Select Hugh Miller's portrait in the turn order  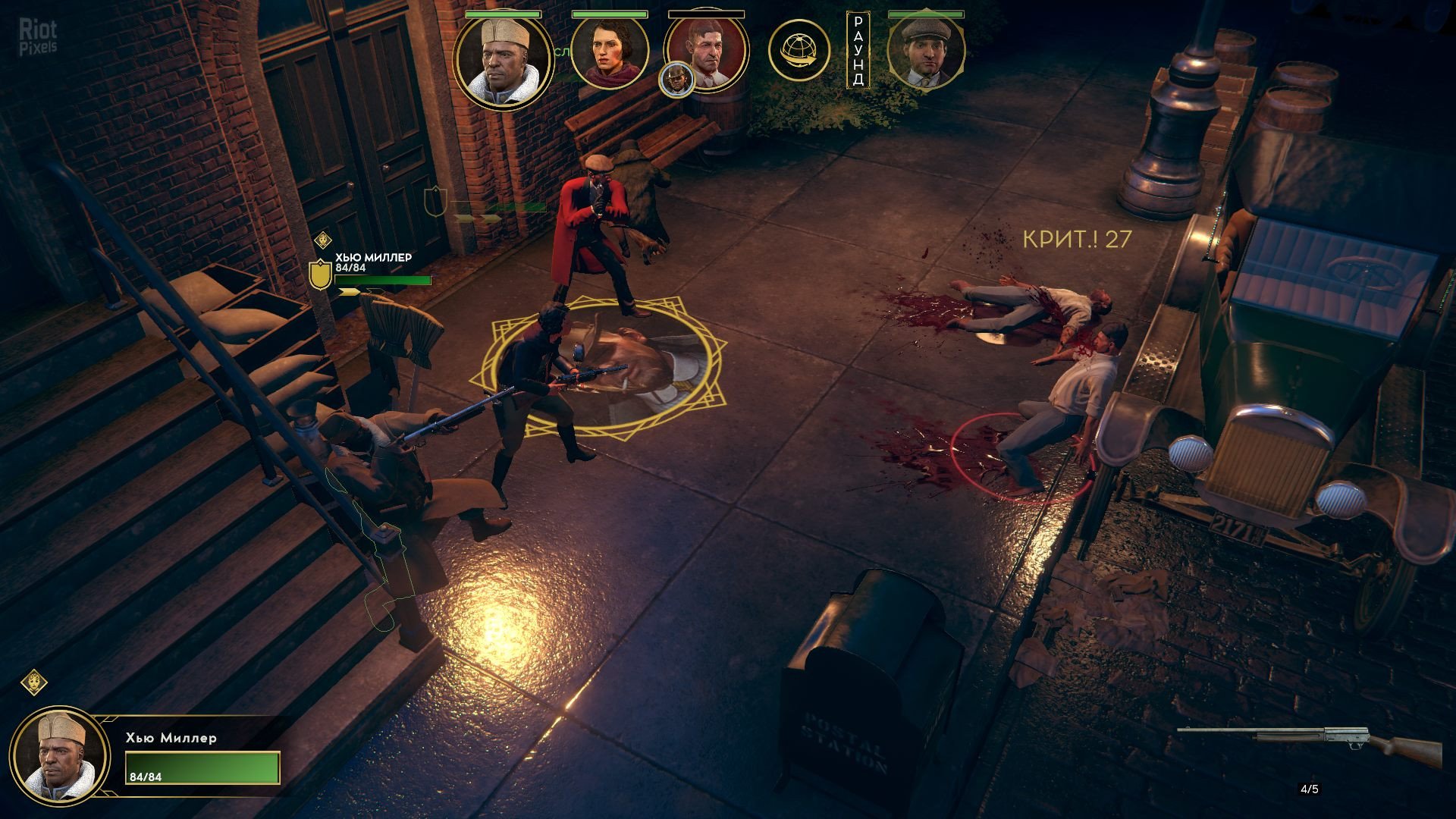tap(503, 61)
